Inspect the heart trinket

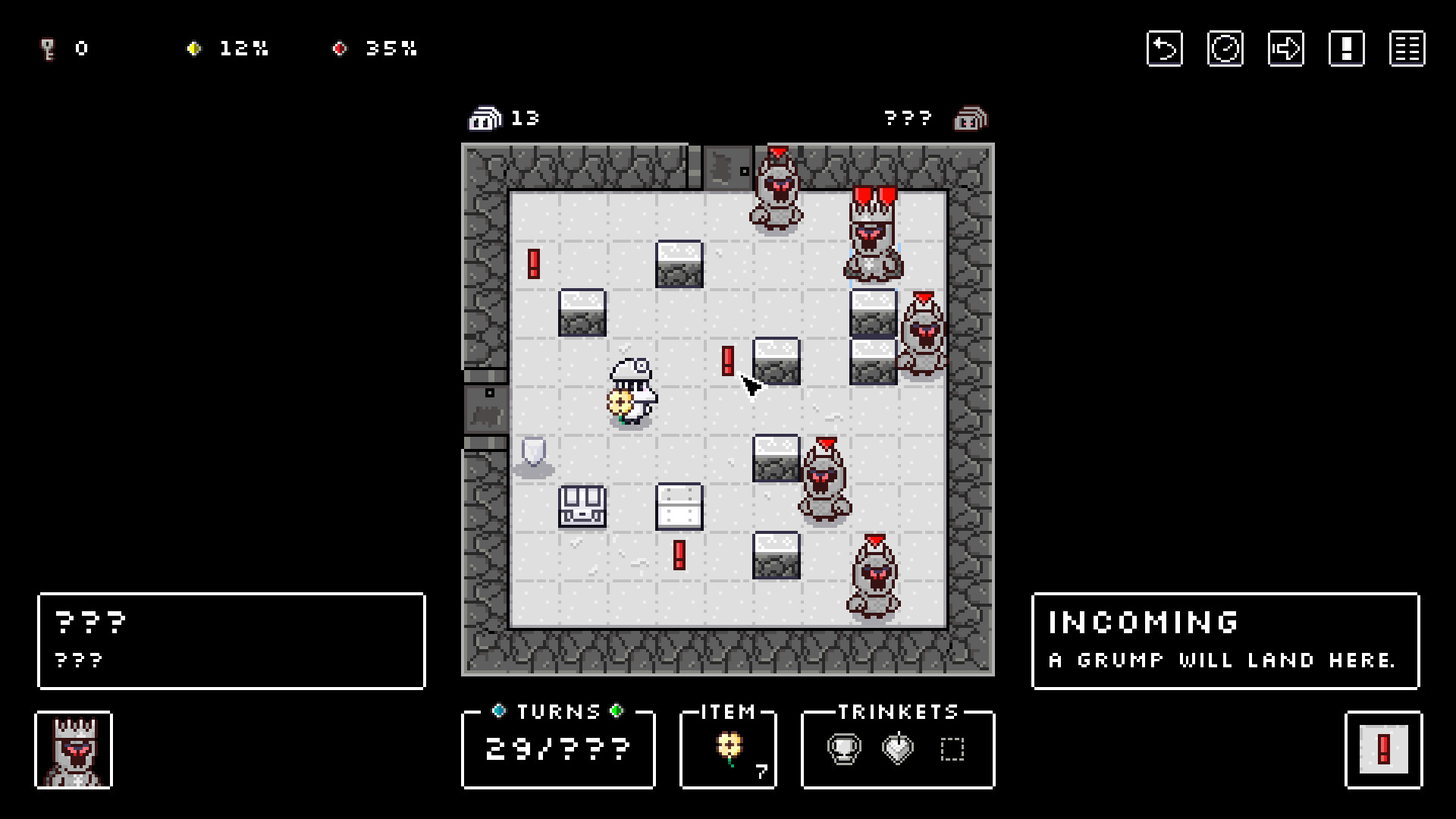[898, 749]
